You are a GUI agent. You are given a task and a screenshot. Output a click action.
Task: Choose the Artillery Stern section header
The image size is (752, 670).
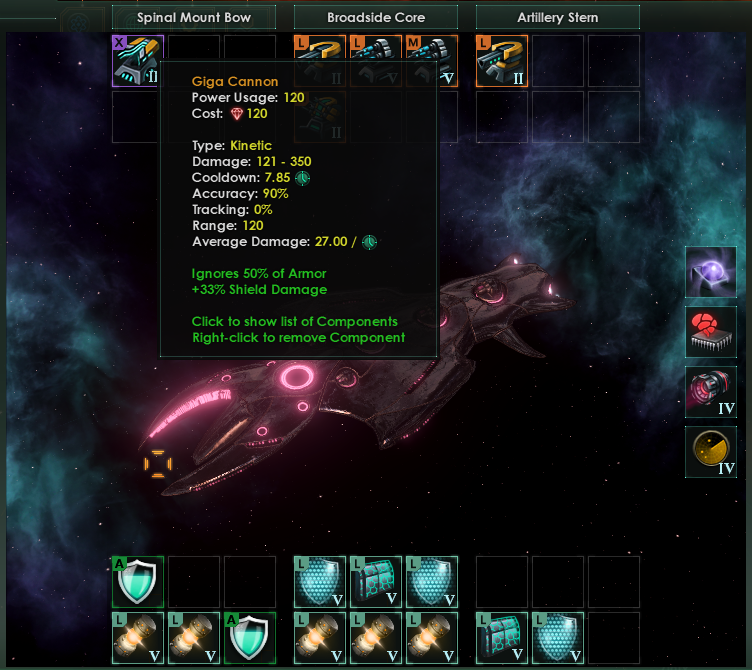(x=557, y=17)
